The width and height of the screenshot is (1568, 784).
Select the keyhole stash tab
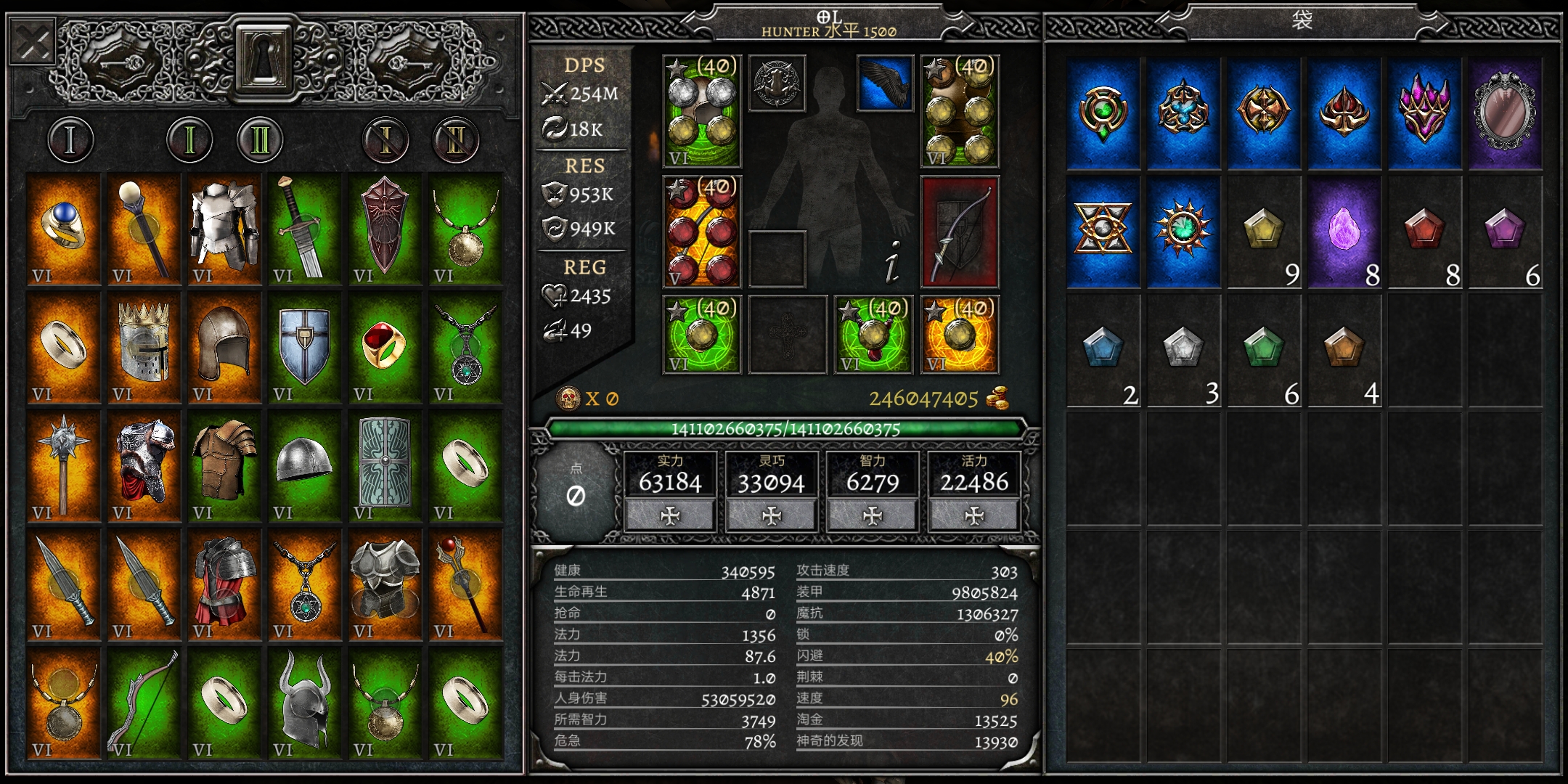[264, 57]
